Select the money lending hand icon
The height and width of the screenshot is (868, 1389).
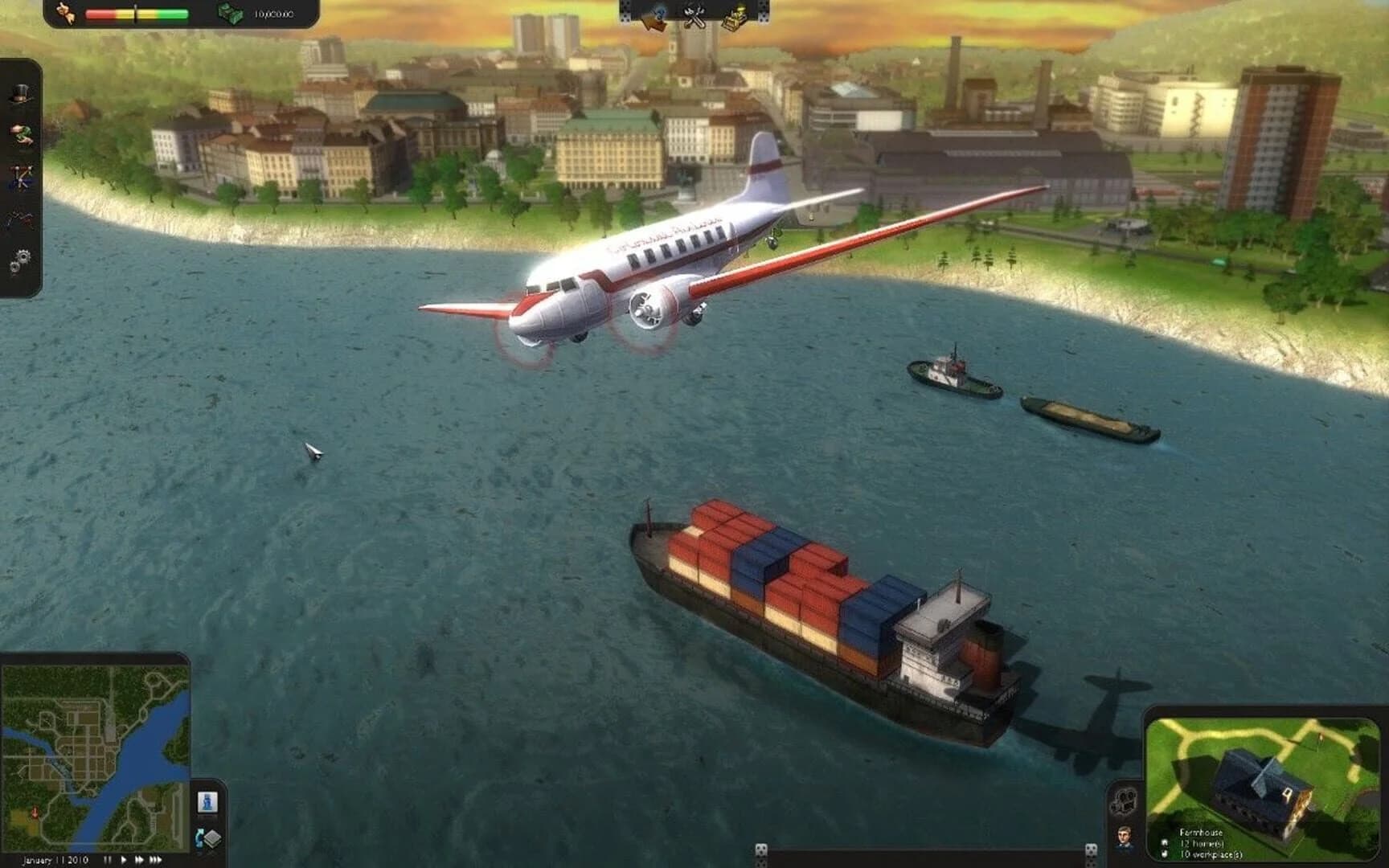(x=22, y=133)
